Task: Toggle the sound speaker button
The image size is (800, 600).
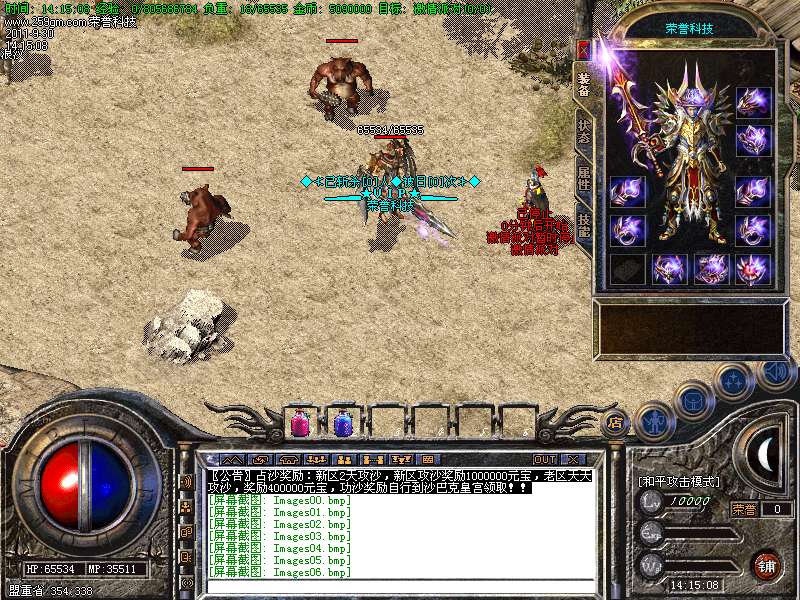Action: click(775, 373)
